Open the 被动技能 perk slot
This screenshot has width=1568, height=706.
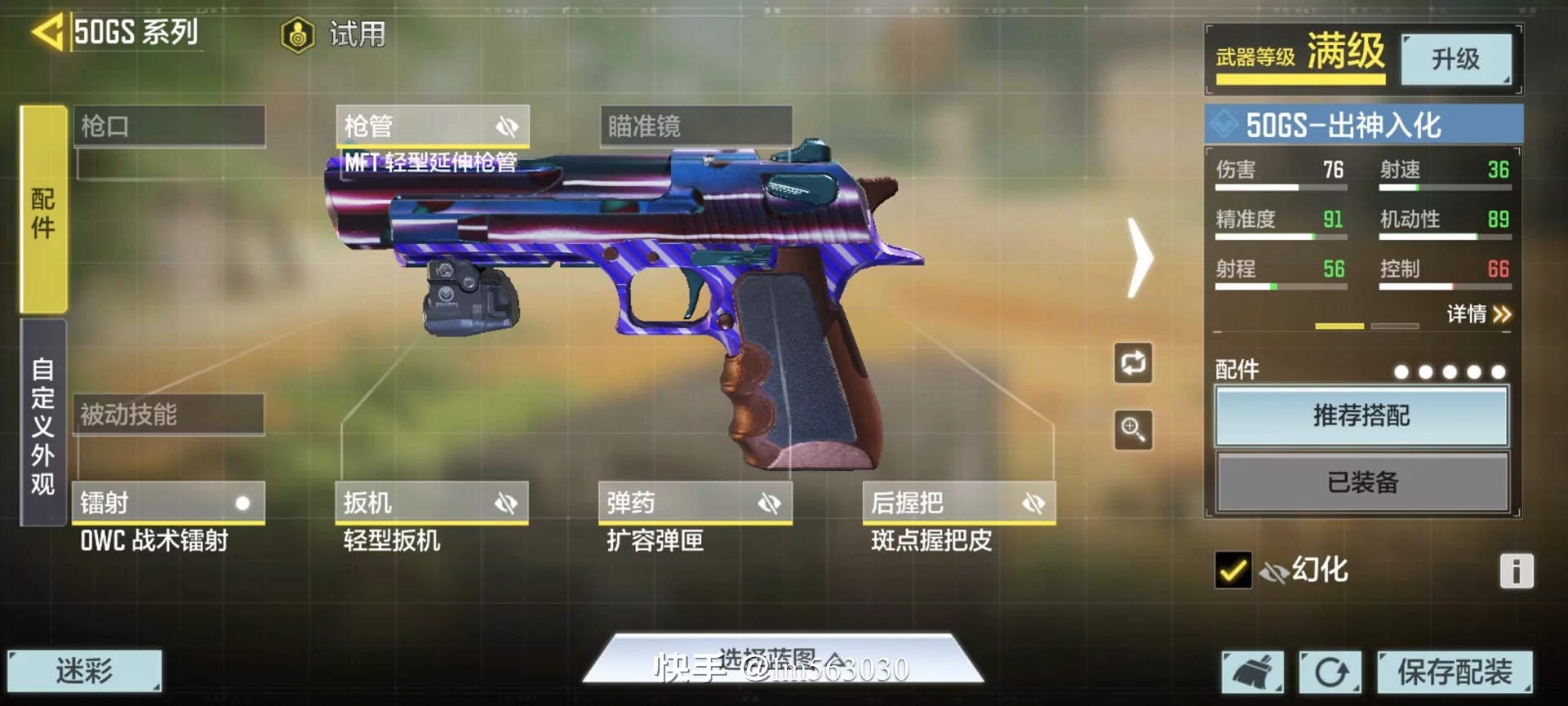(169, 415)
